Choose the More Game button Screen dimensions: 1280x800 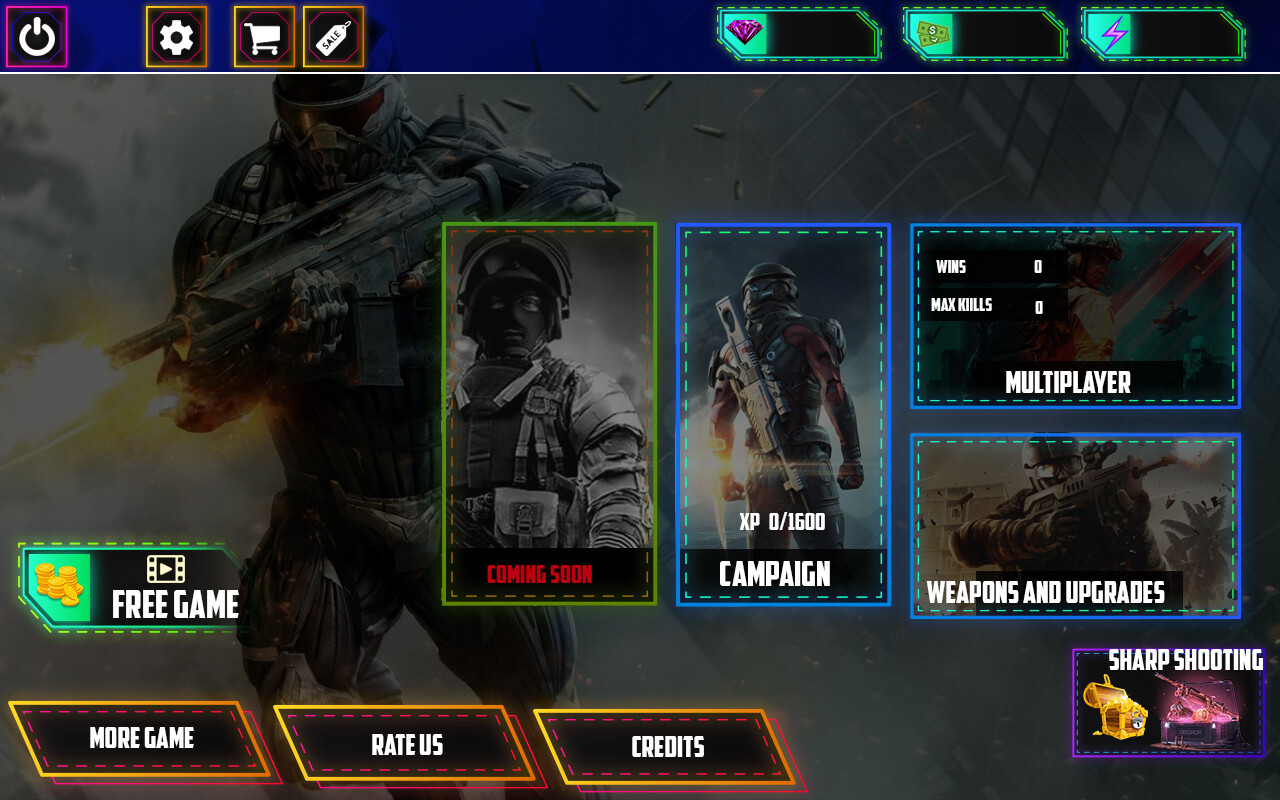pyautogui.click(x=141, y=739)
